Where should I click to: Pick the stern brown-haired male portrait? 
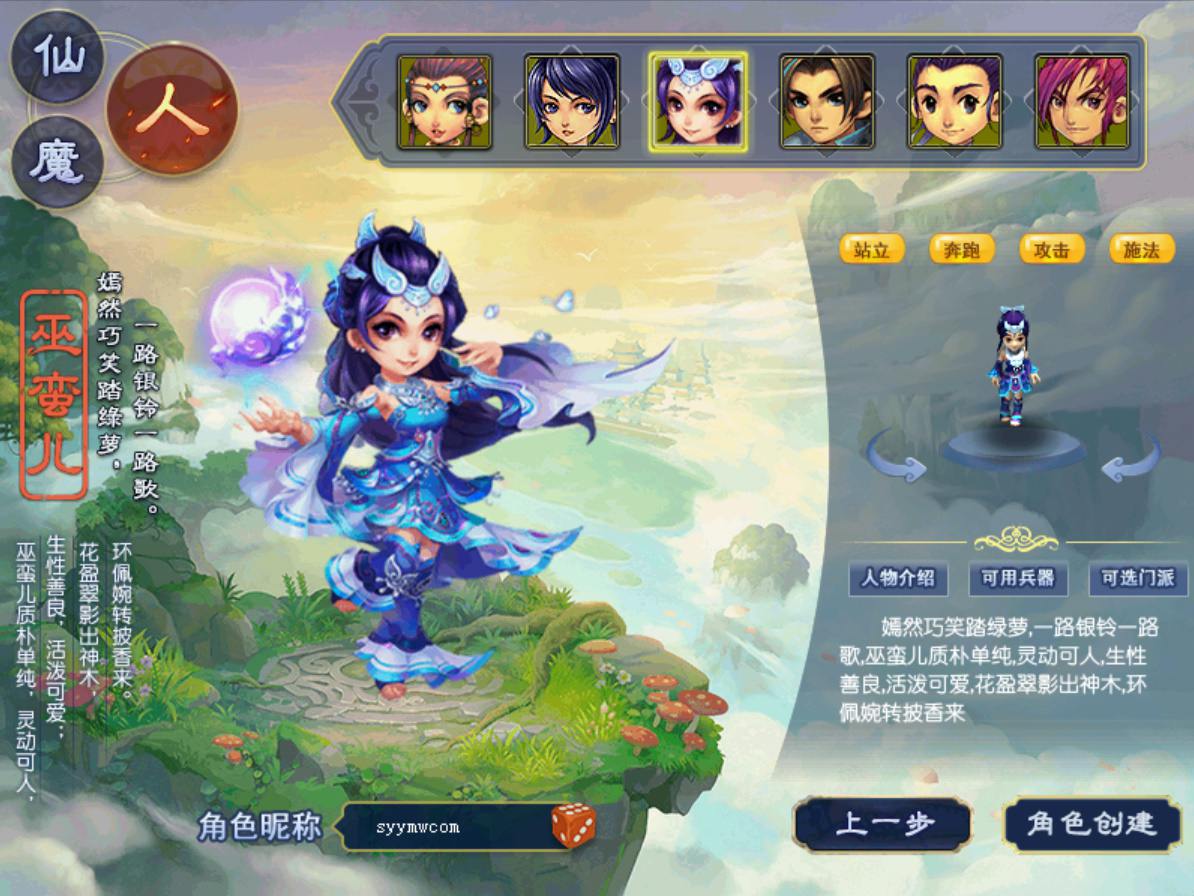(827, 101)
